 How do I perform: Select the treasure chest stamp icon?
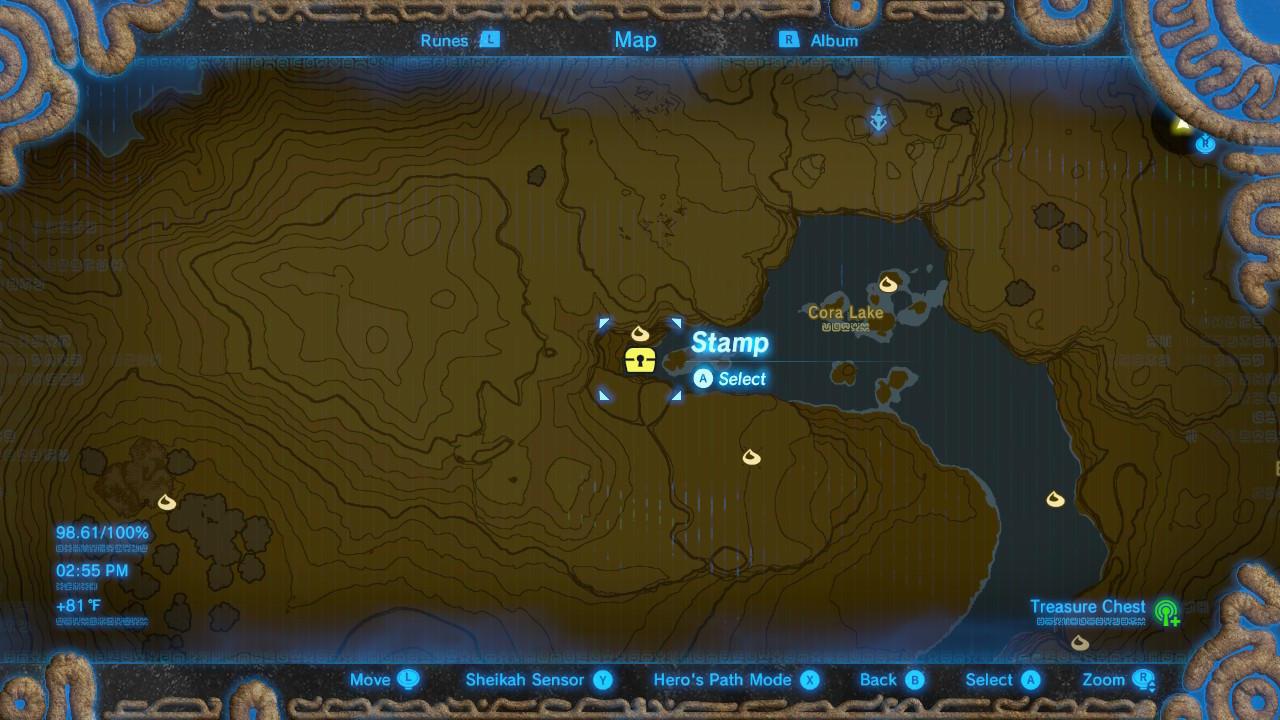(x=641, y=360)
